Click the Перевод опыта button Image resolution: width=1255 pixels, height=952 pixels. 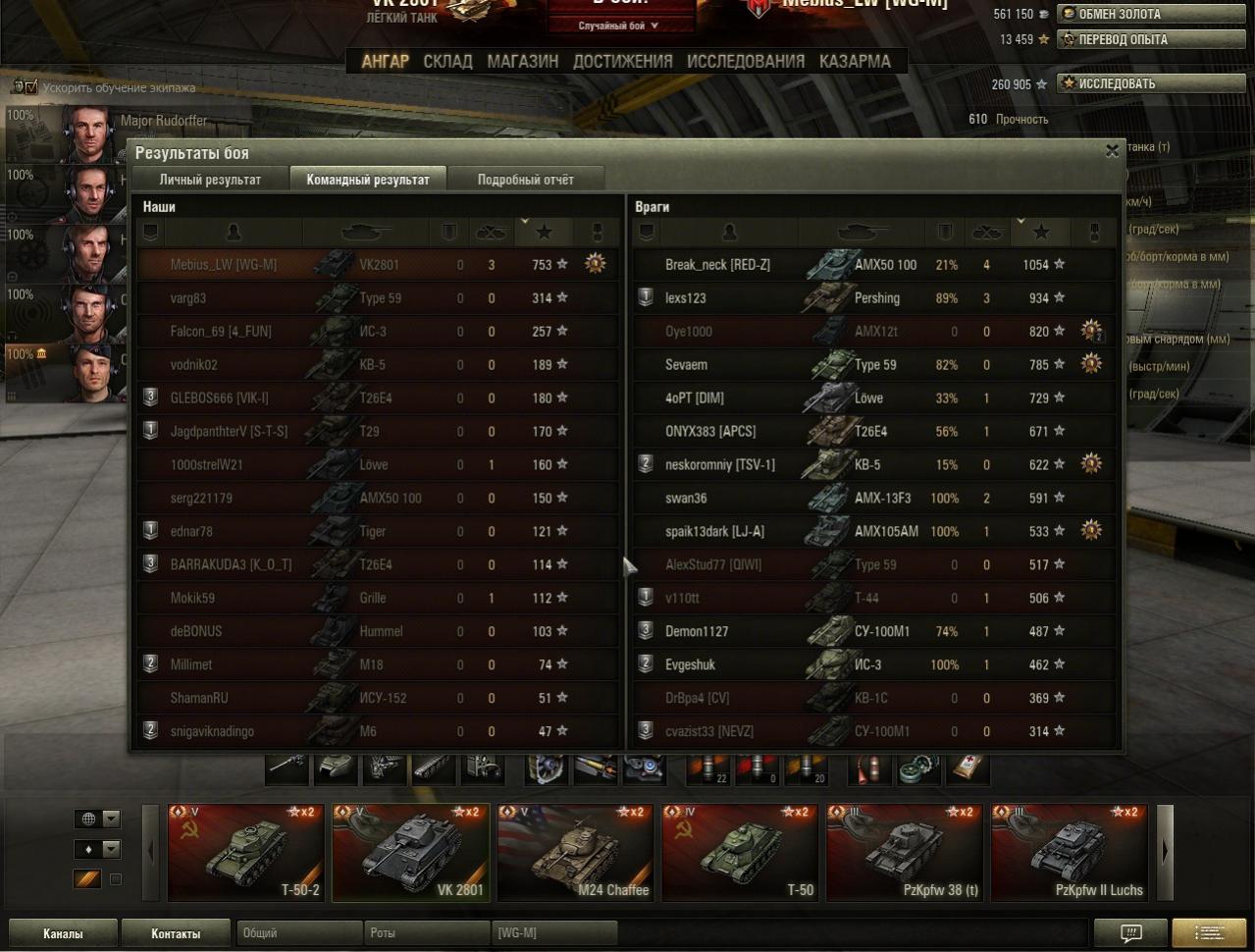tap(1150, 39)
